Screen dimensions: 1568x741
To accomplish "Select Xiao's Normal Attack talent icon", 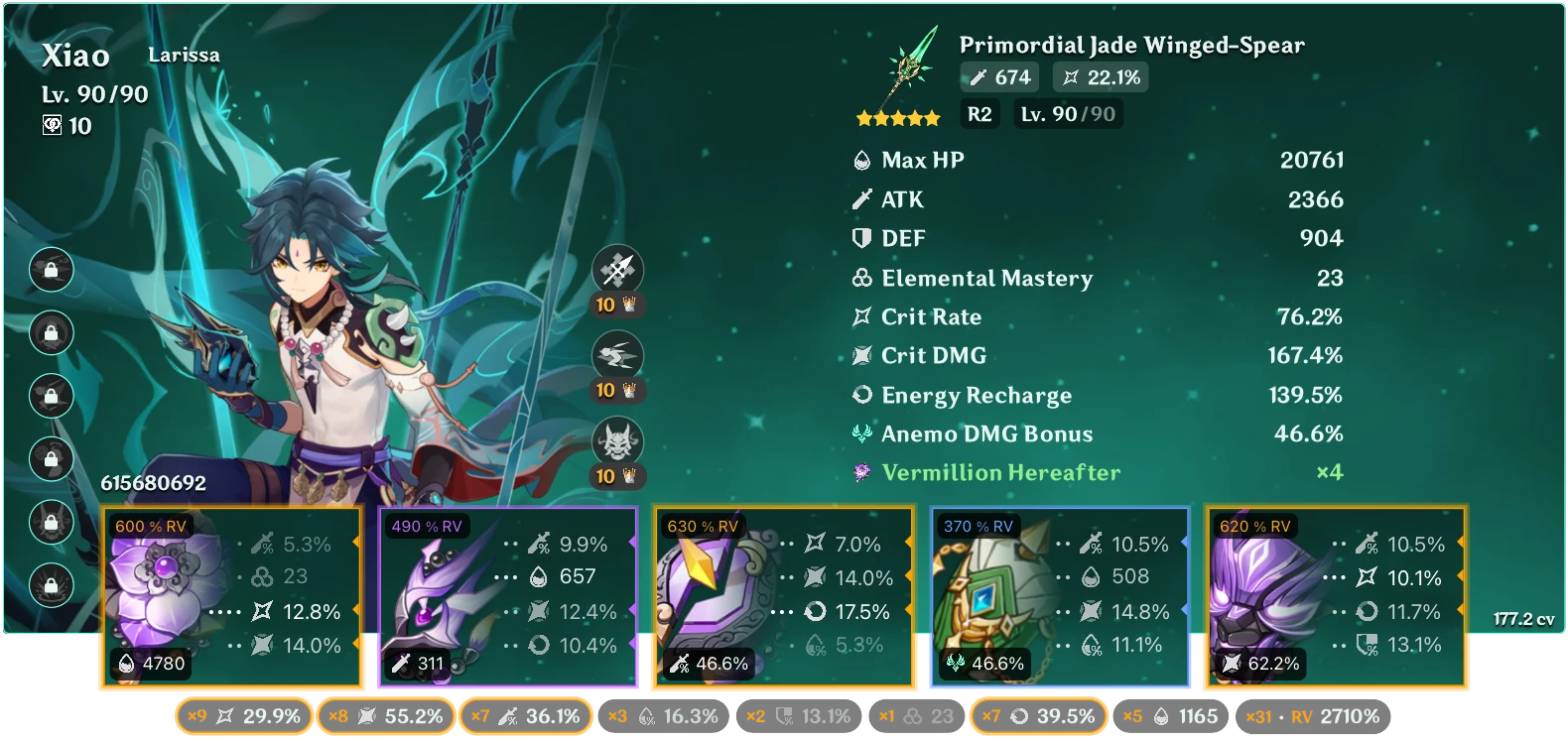I will click(617, 270).
